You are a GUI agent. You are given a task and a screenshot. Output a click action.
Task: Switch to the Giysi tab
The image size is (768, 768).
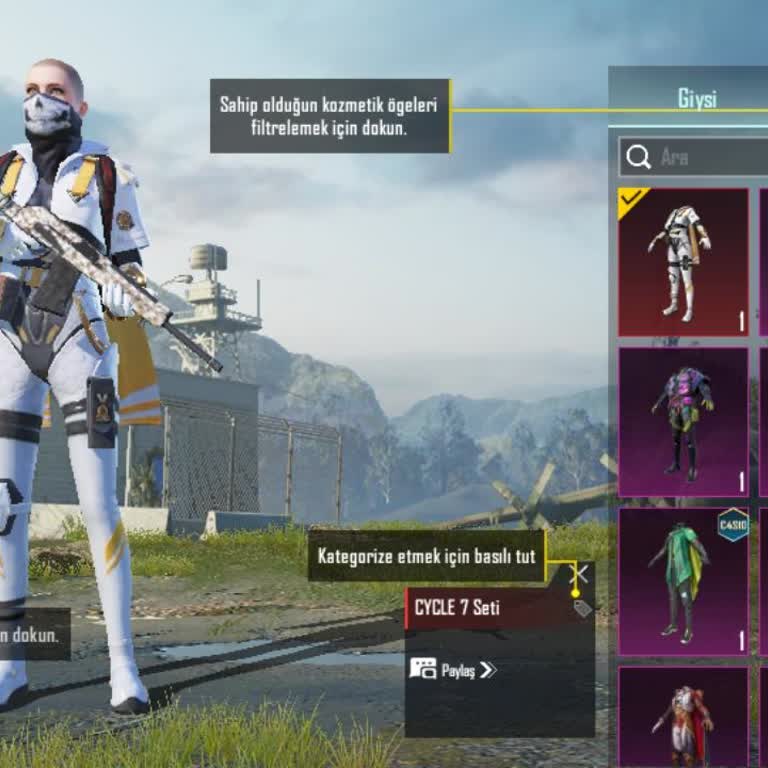(697, 99)
